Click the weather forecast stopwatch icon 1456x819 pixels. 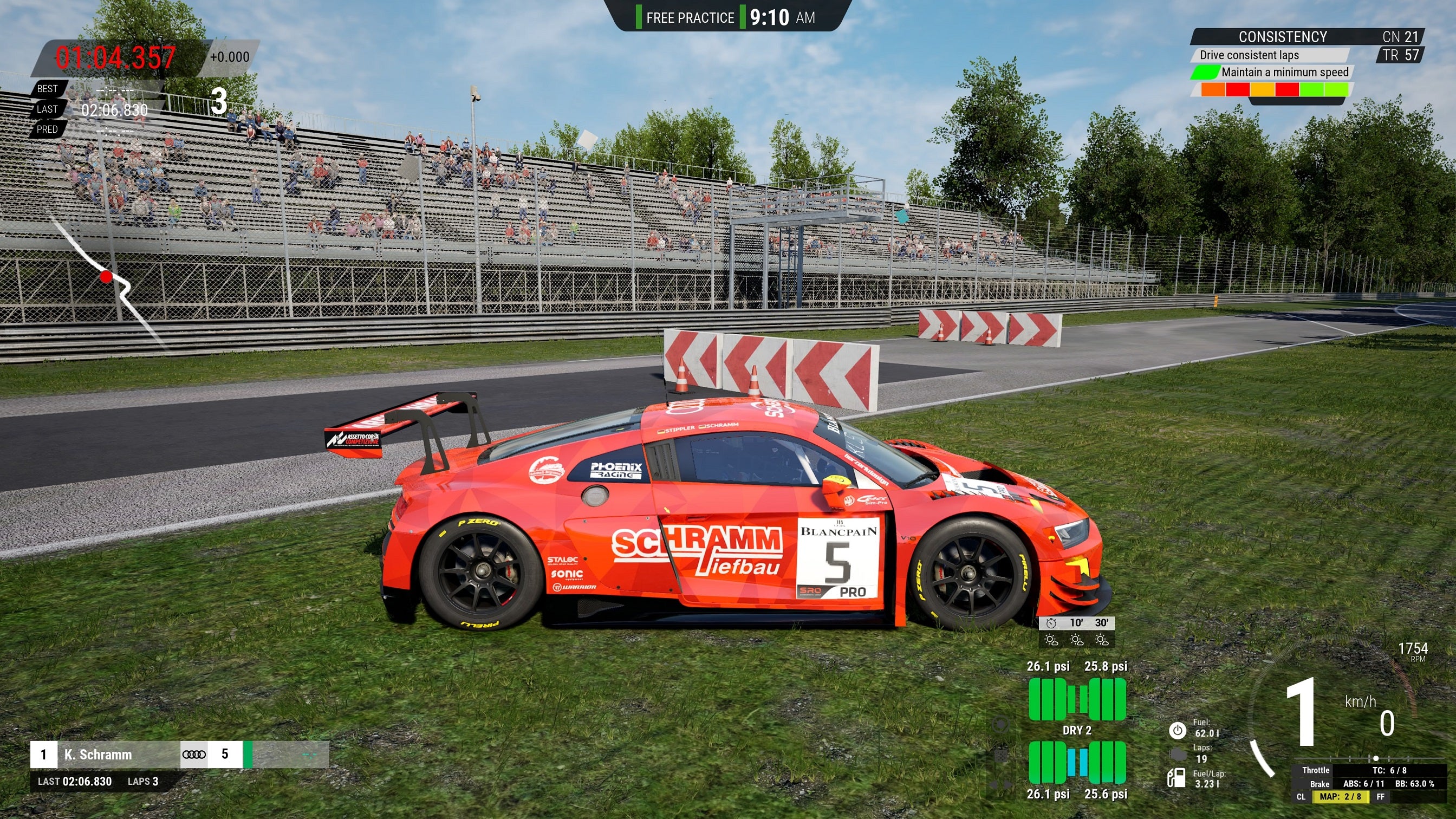(x=1051, y=623)
